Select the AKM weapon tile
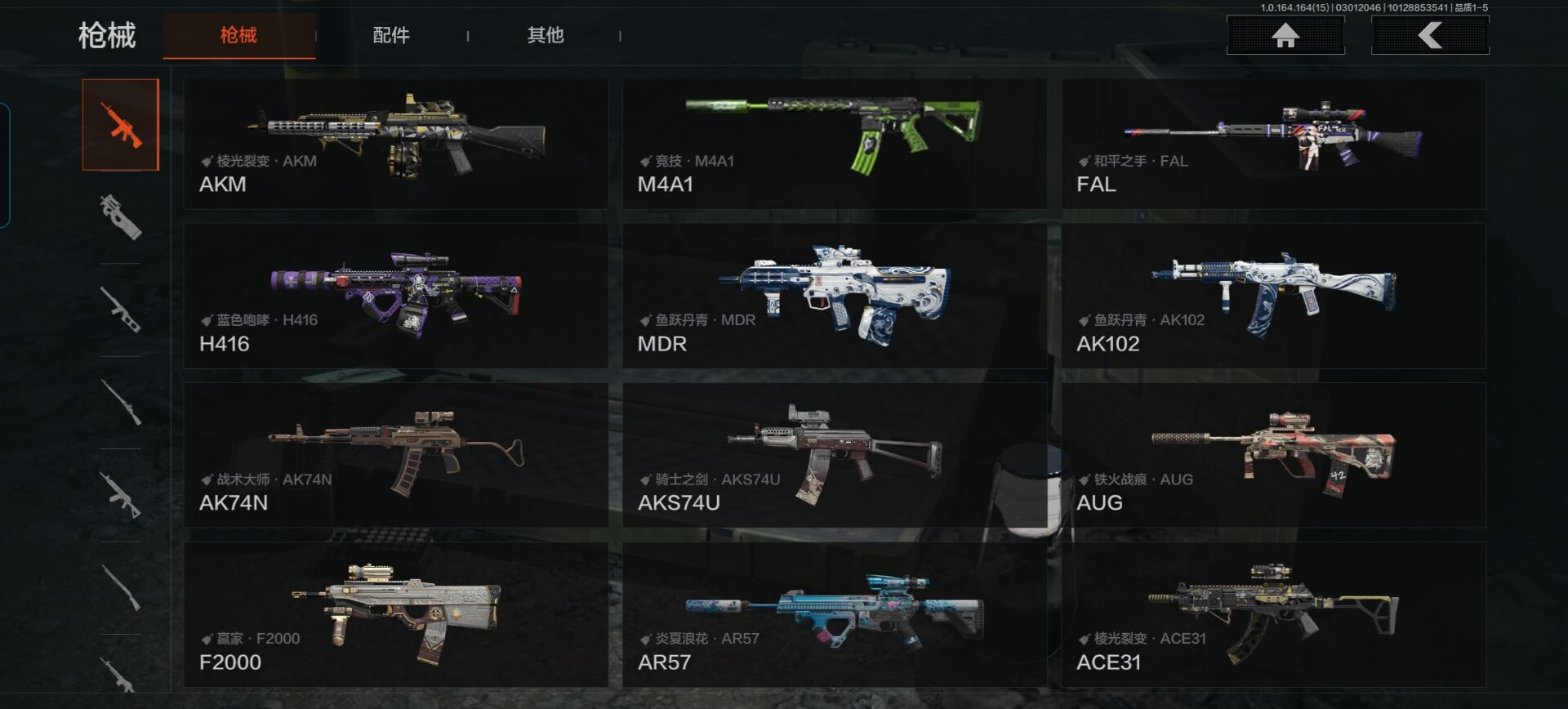 (396, 144)
